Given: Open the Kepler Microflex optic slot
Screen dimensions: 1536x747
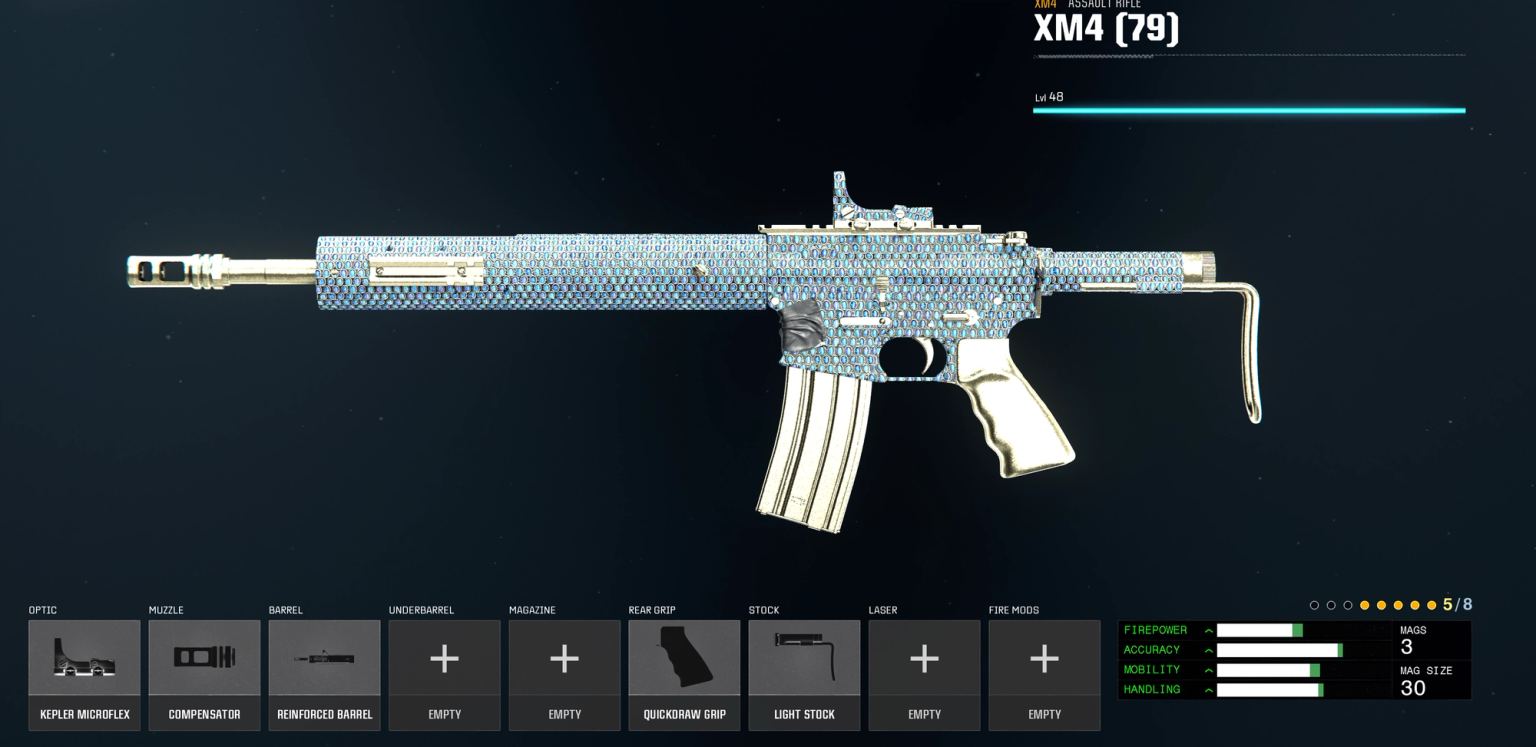Looking at the screenshot, I should (84, 660).
